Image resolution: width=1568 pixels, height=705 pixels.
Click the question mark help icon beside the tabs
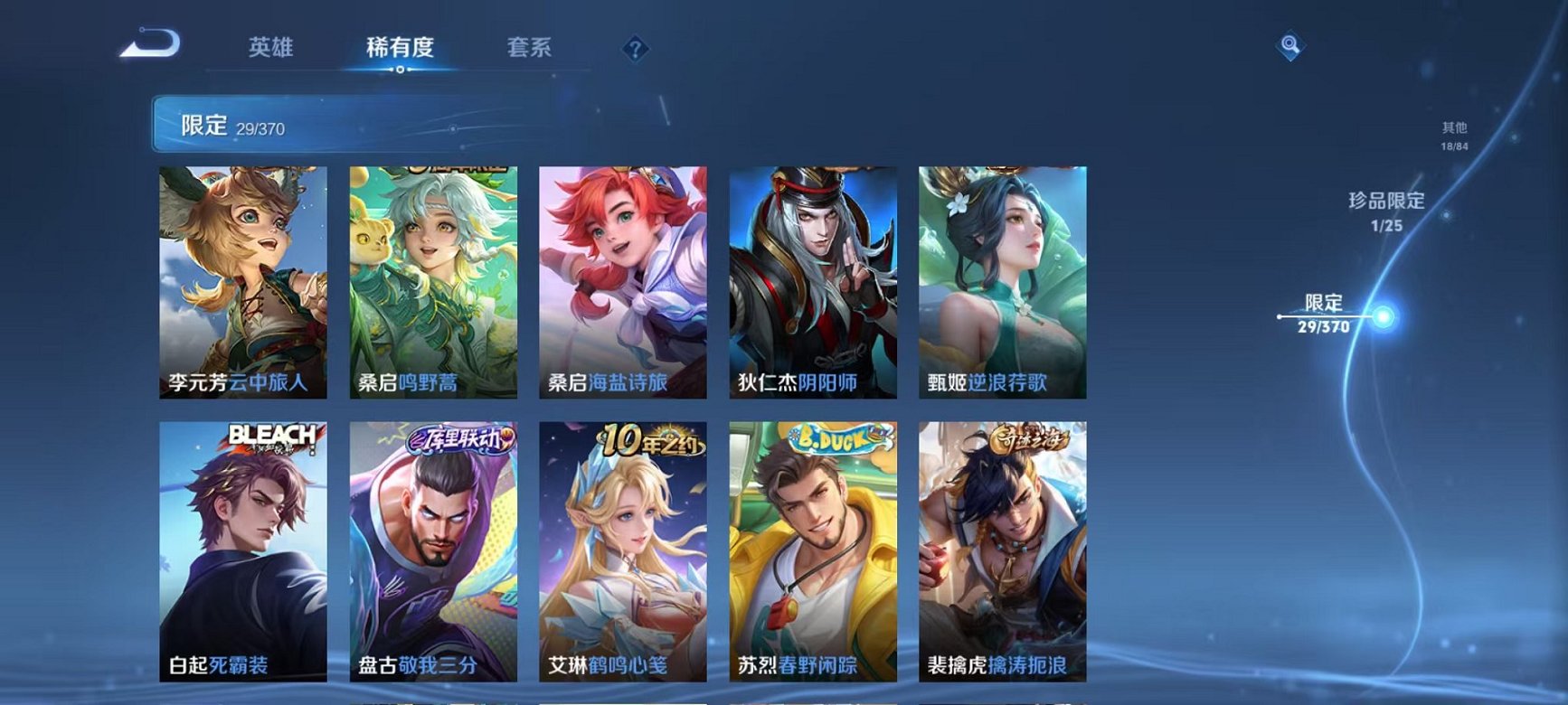(x=636, y=50)
